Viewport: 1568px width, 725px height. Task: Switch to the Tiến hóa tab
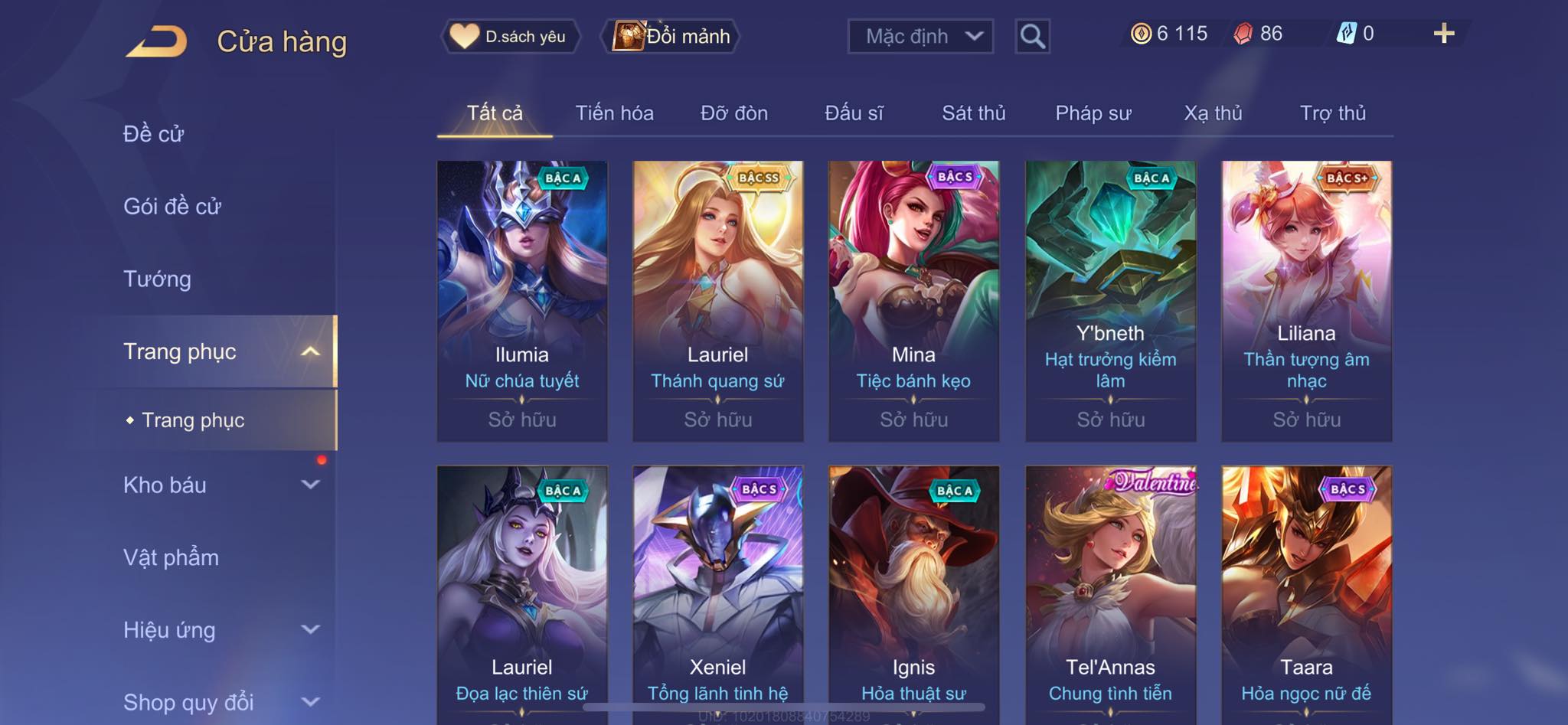614,113
